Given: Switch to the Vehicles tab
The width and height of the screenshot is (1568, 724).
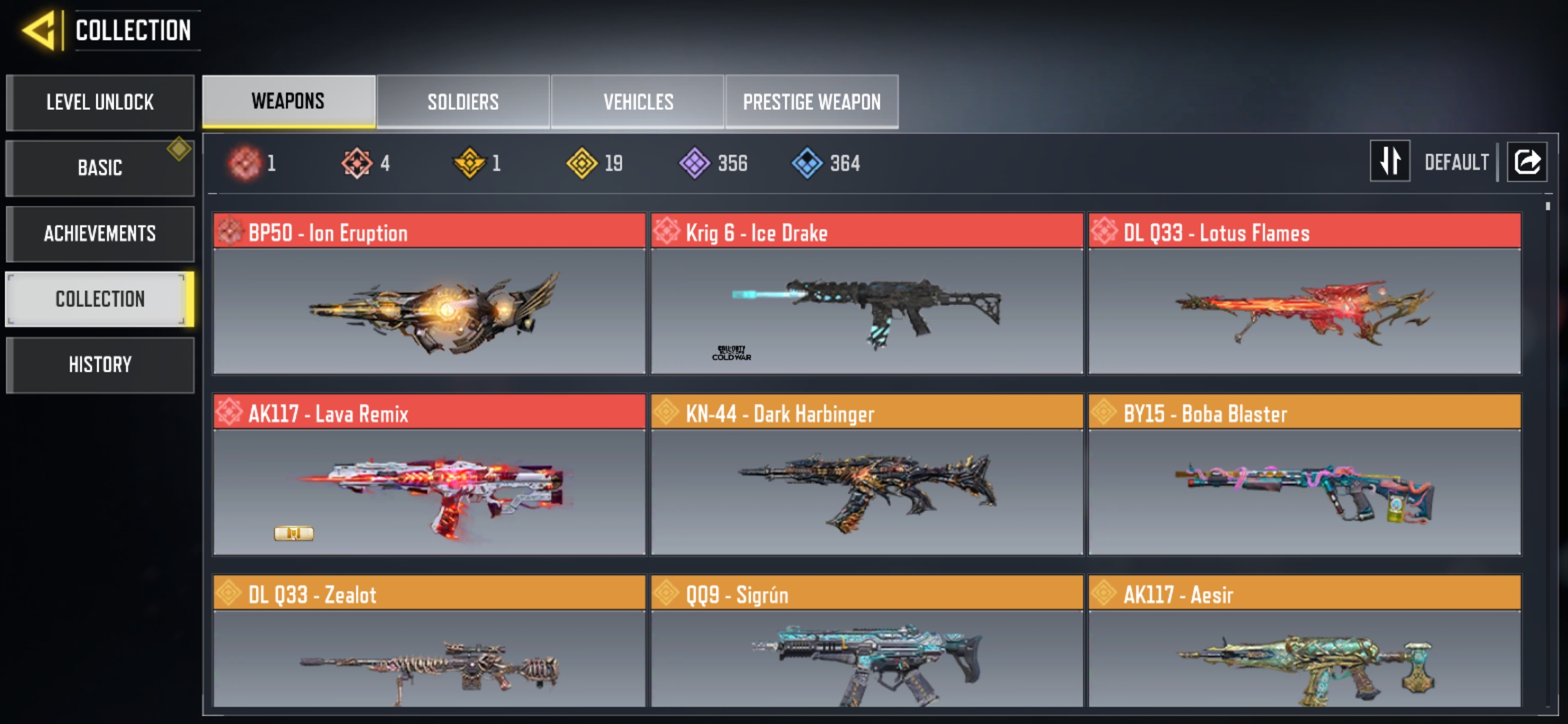Looking at the screenshot, I should point(638,102).
